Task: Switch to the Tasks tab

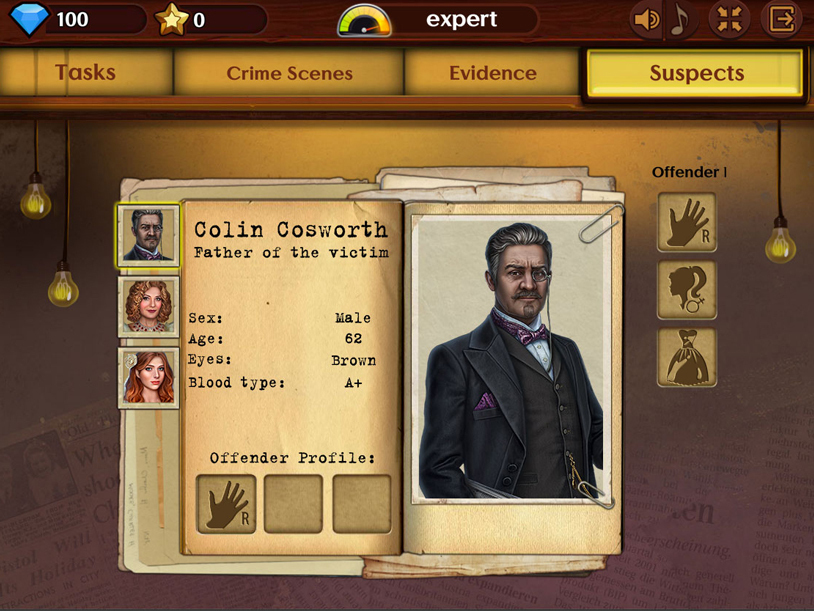Action: pos(86,73)
